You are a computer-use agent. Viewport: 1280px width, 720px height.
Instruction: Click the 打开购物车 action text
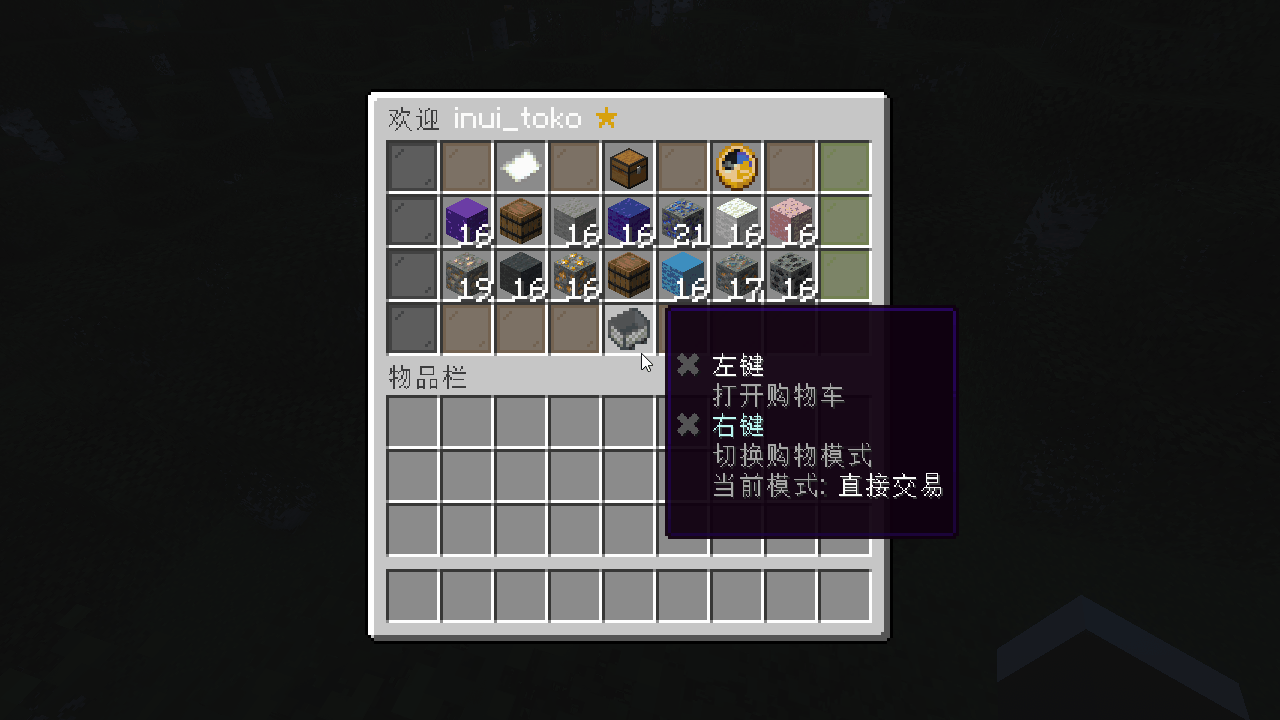click(780, 395)
